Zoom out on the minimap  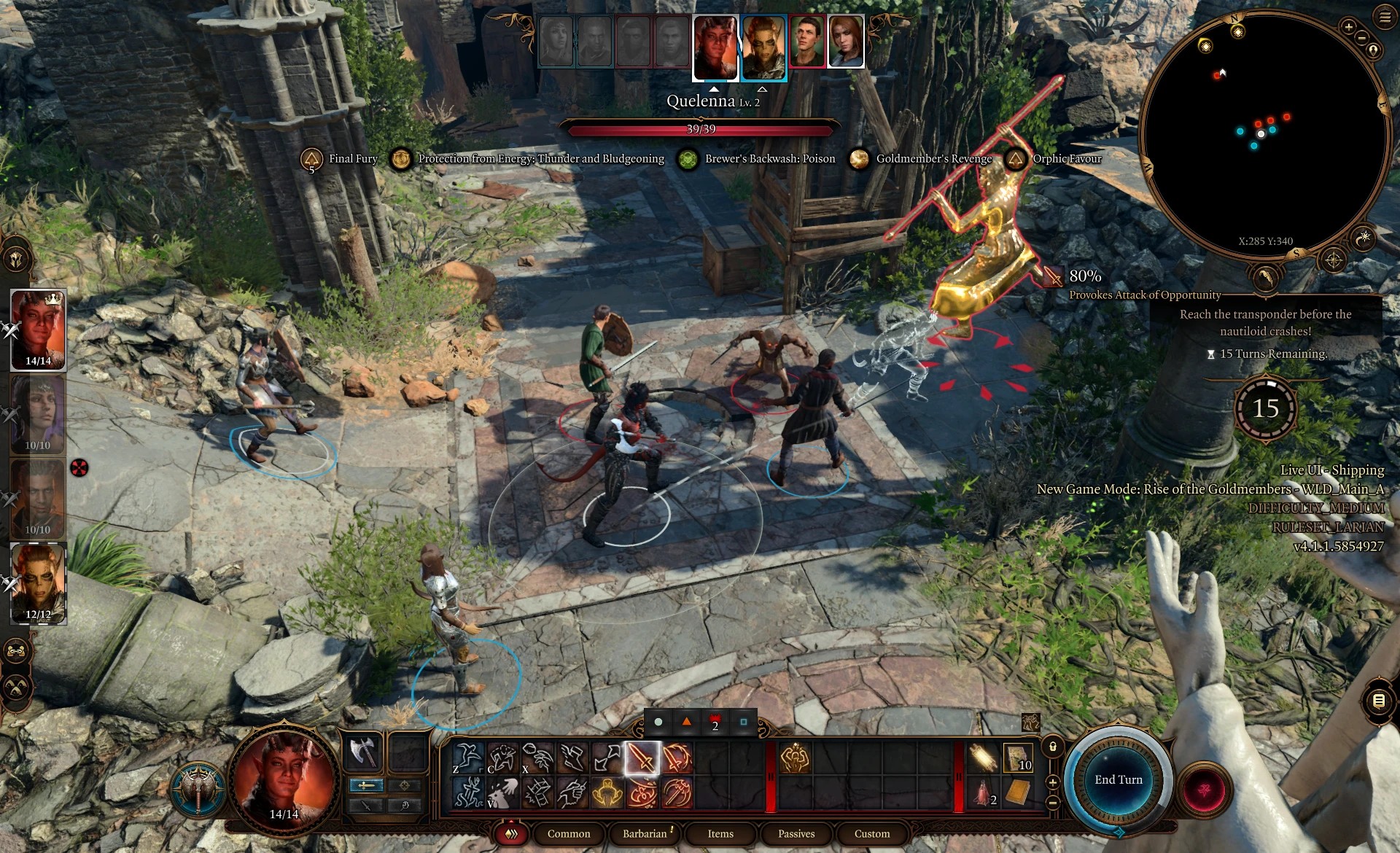click(1361, 38)
